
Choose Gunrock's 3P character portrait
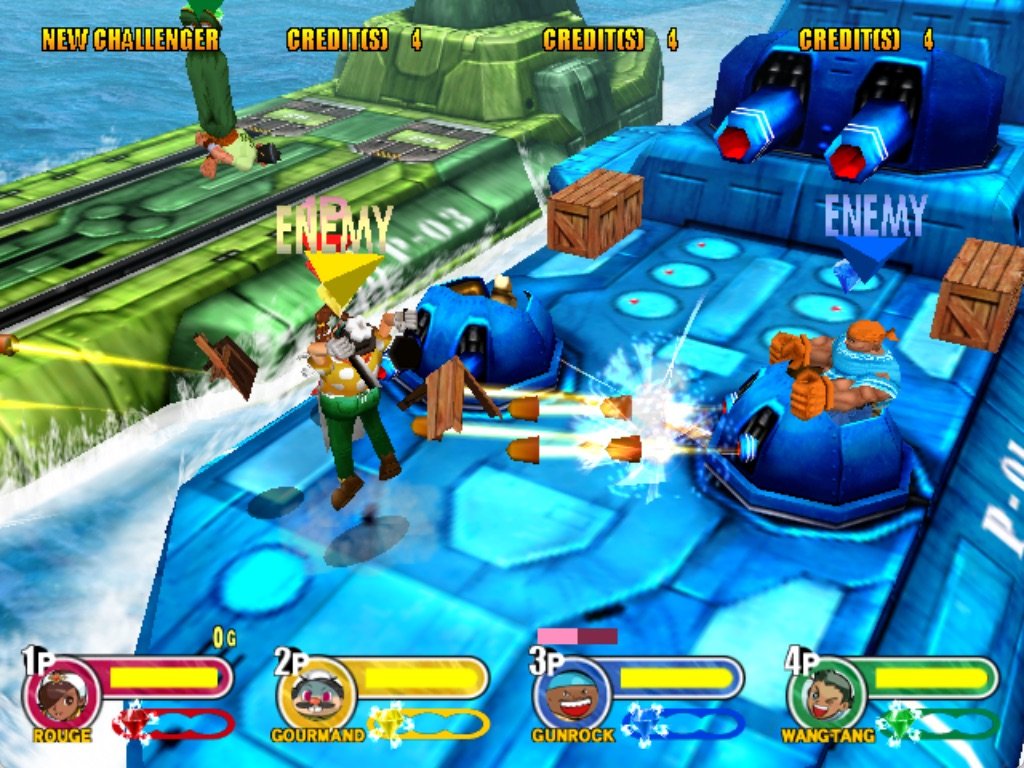click(x=572, y=696)
